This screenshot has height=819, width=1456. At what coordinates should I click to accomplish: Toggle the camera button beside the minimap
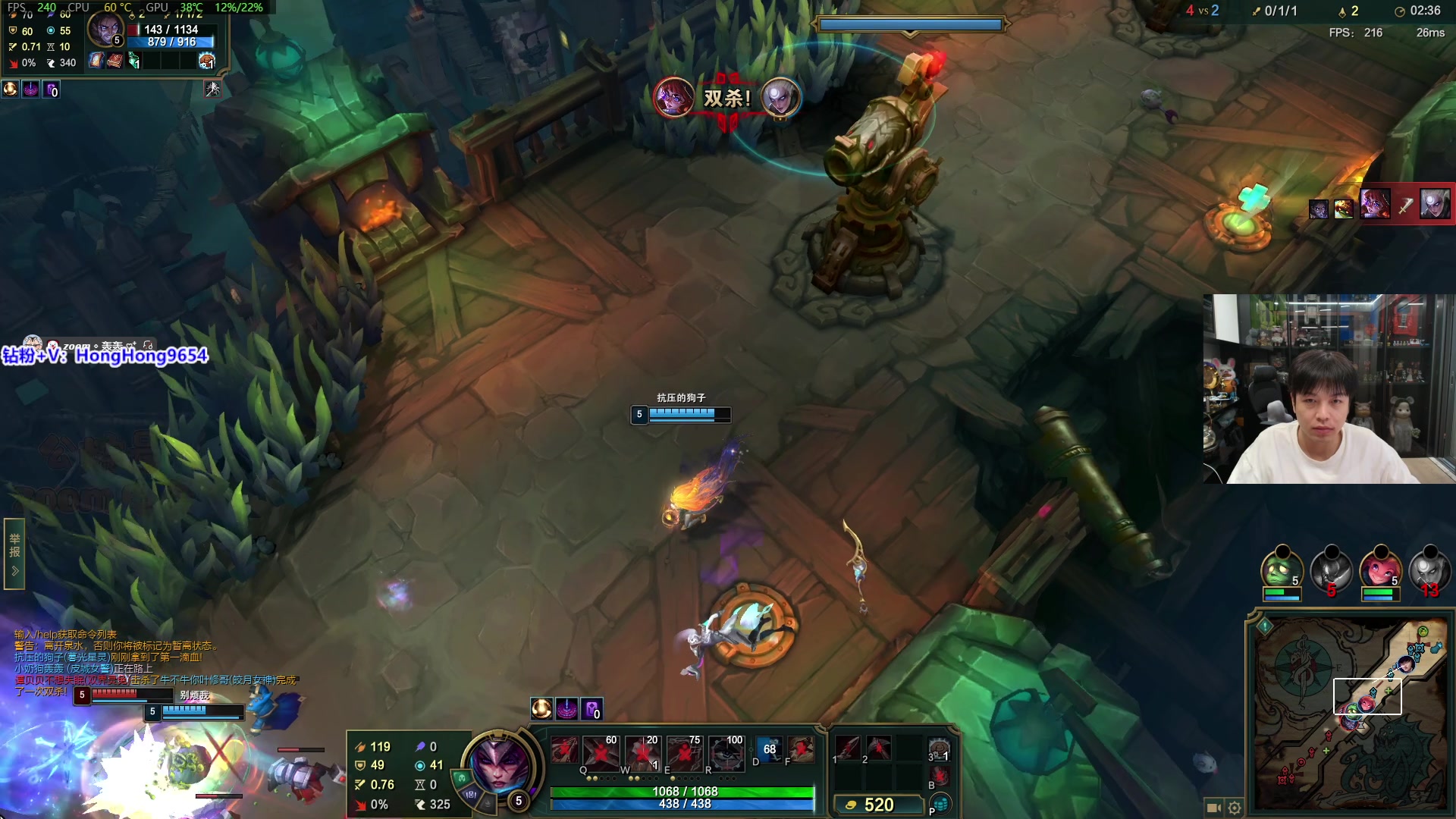[x=1213, y=808]
